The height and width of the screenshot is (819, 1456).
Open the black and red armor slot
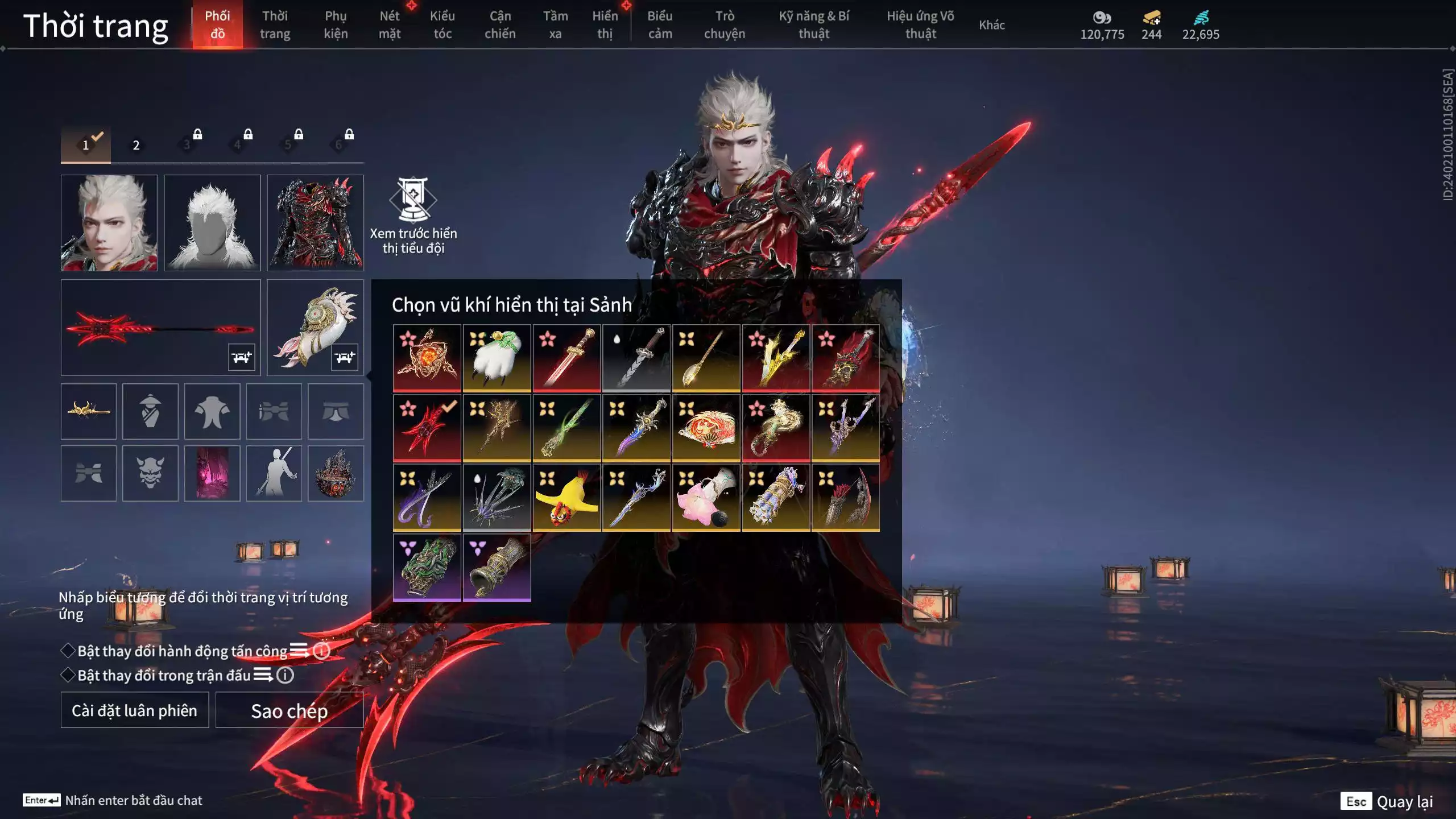(315, 222)
